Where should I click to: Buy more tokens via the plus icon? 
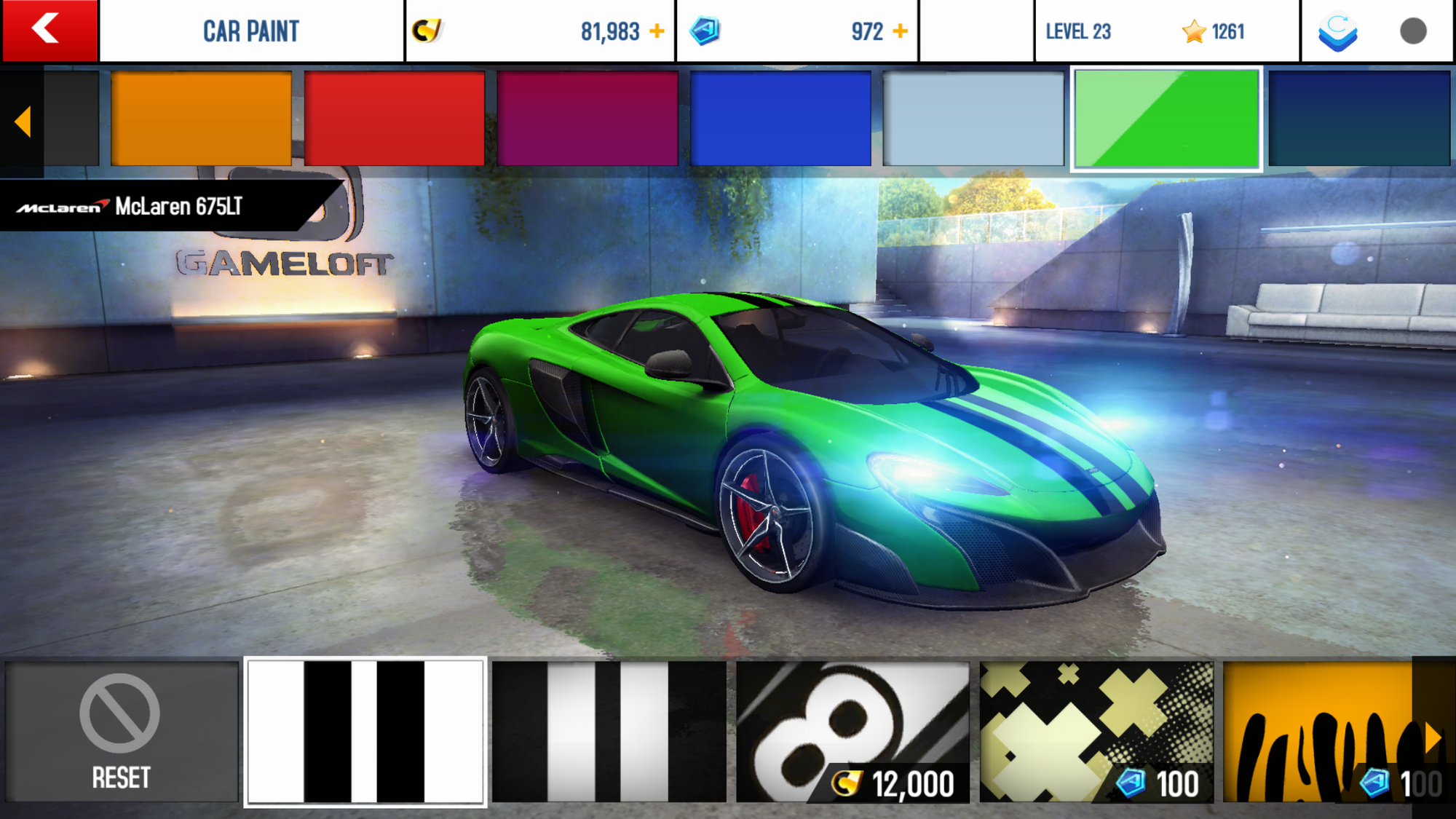(901, 31)
